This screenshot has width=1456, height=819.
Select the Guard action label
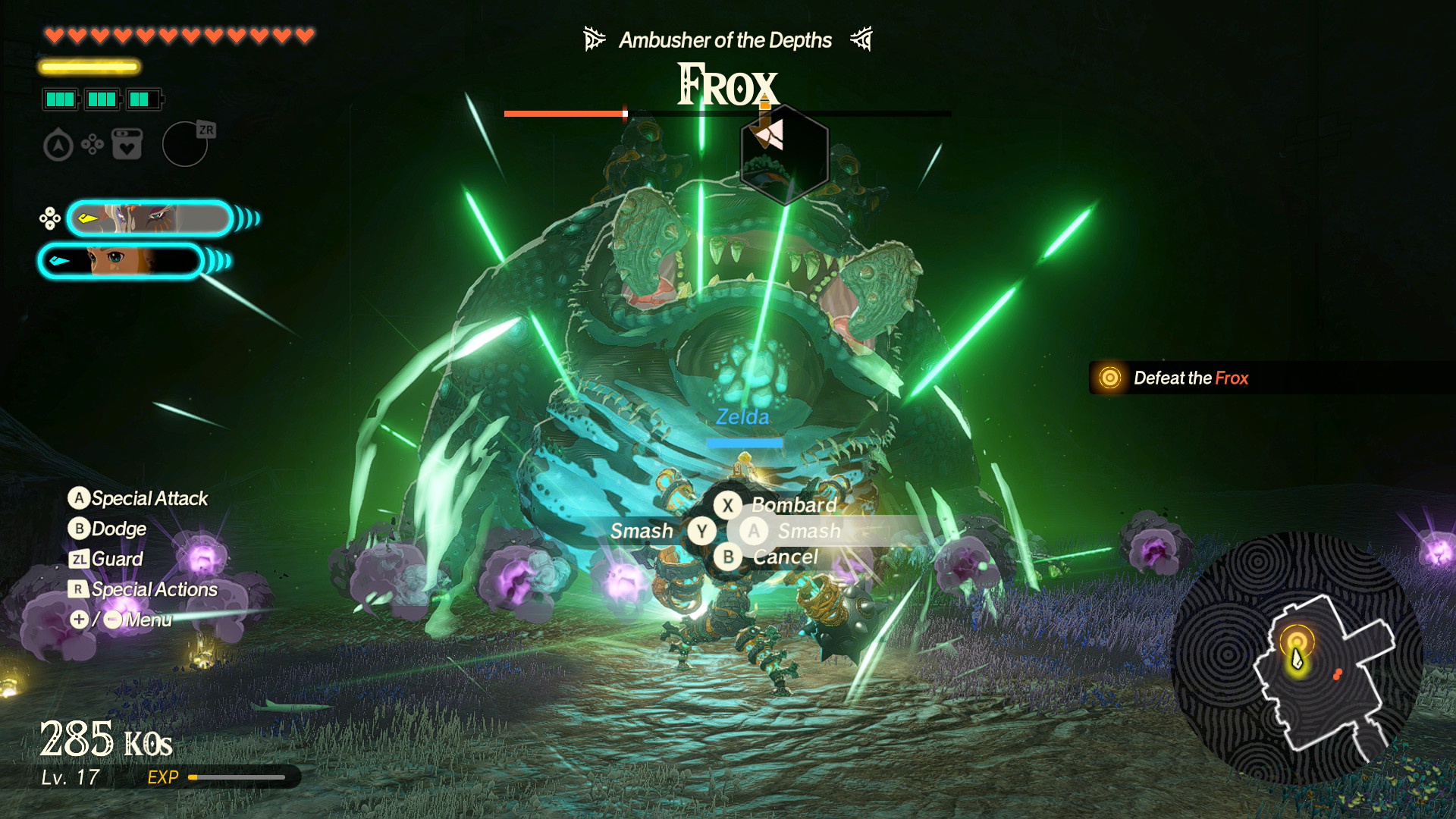click(x=117, y=559)
